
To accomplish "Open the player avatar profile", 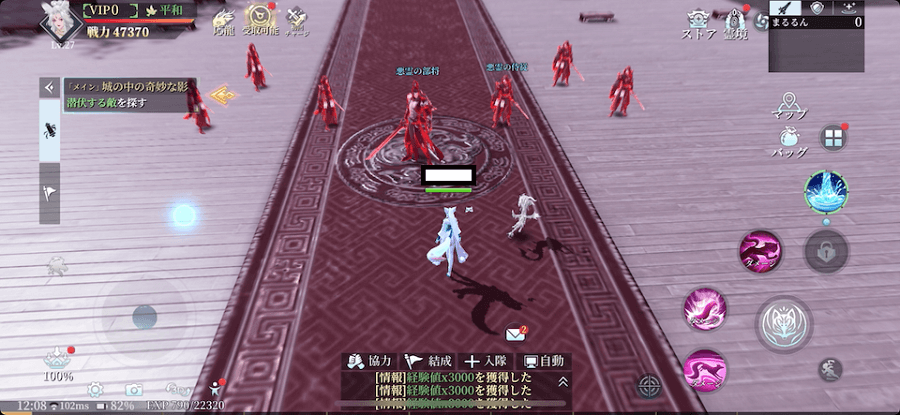I will pos(59,19).
